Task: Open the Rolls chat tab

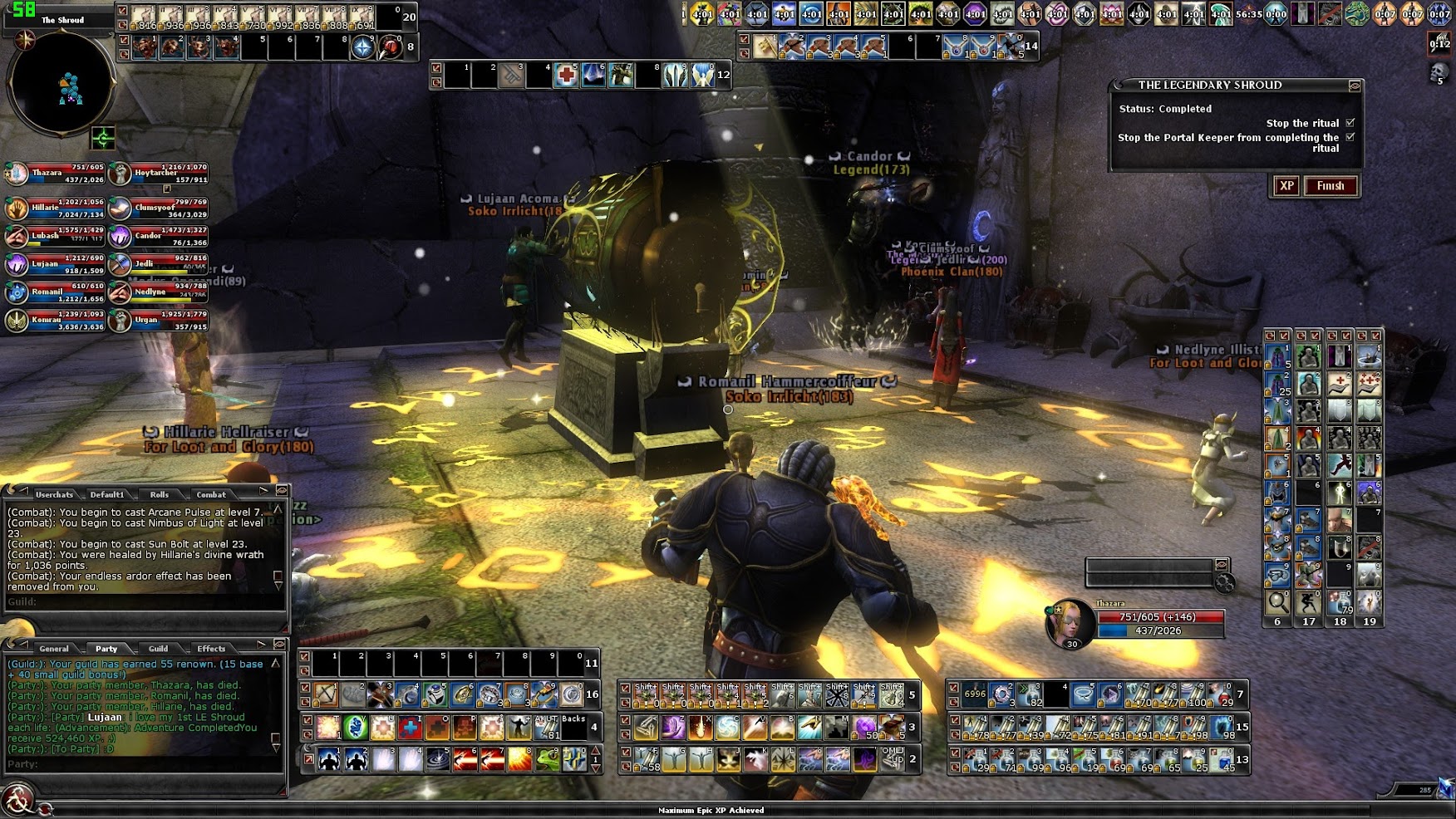Action: click(x=159, y=494)
